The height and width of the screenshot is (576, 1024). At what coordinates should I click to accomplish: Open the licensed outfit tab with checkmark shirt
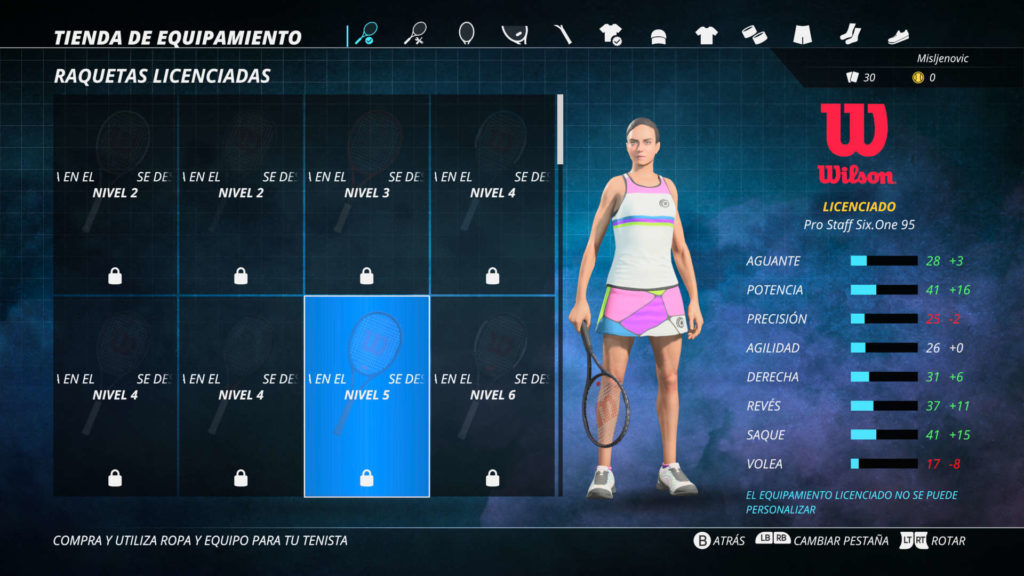[611, 35]
